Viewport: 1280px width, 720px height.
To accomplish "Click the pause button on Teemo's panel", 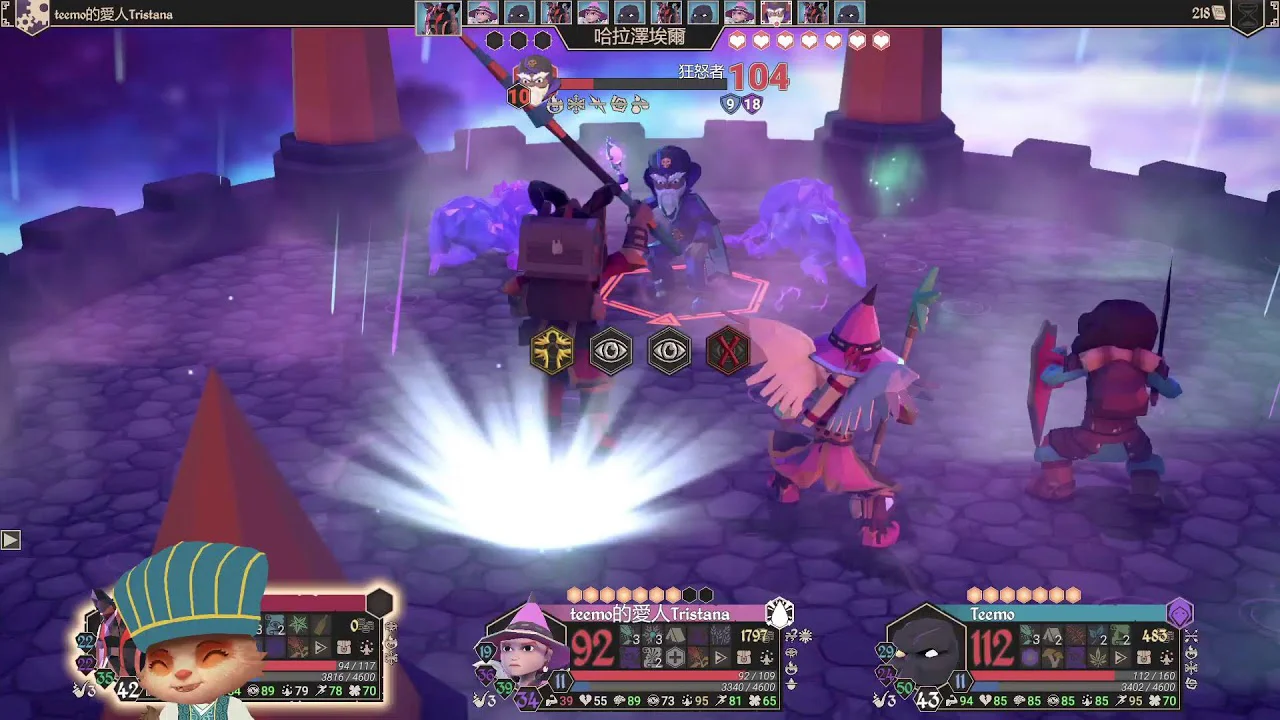I will point(961,682).
